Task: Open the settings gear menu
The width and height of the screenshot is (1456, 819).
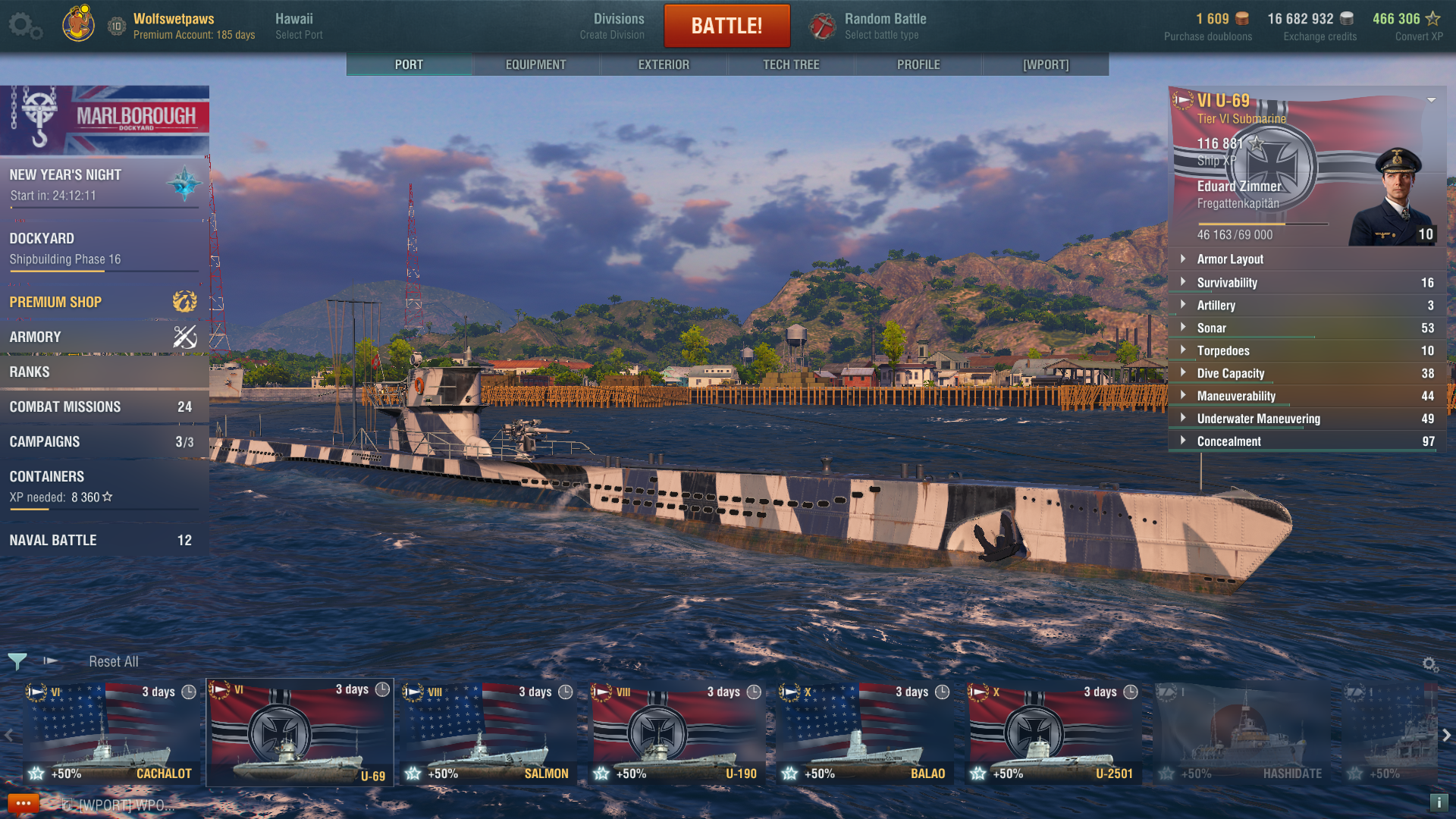Action: click(24, 26)
